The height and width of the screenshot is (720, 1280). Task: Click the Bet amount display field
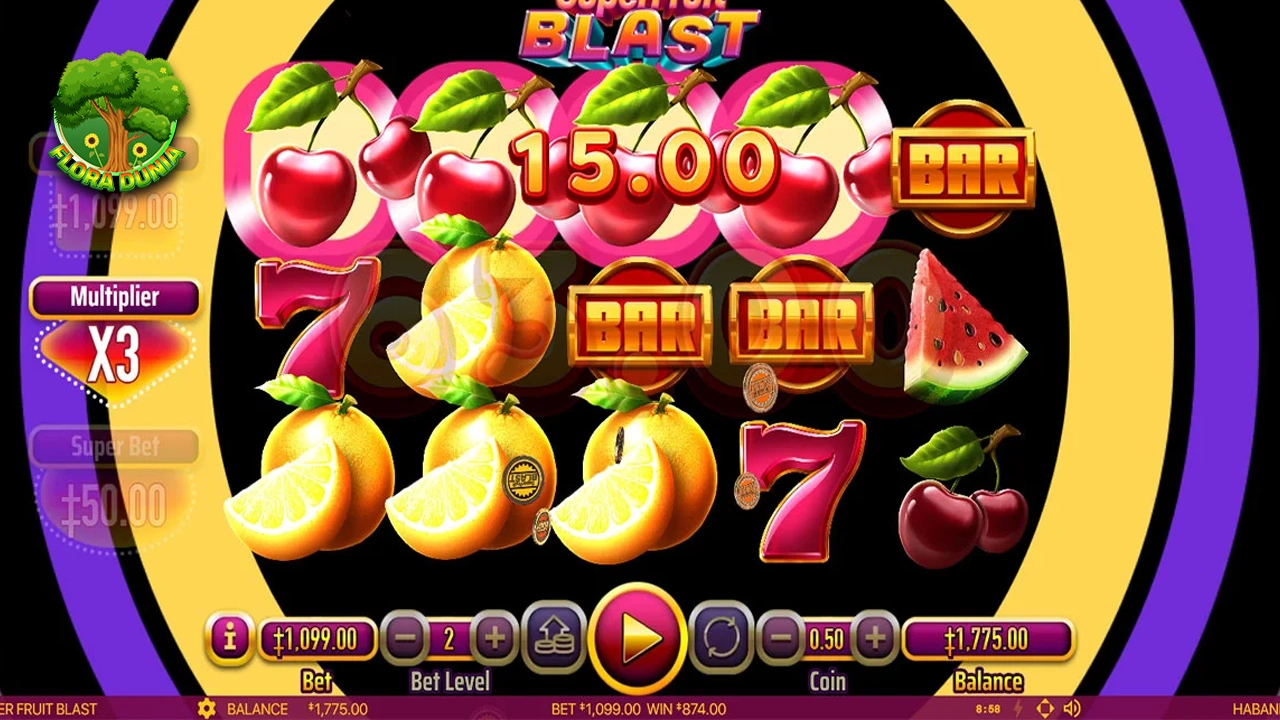coord(318,637)
